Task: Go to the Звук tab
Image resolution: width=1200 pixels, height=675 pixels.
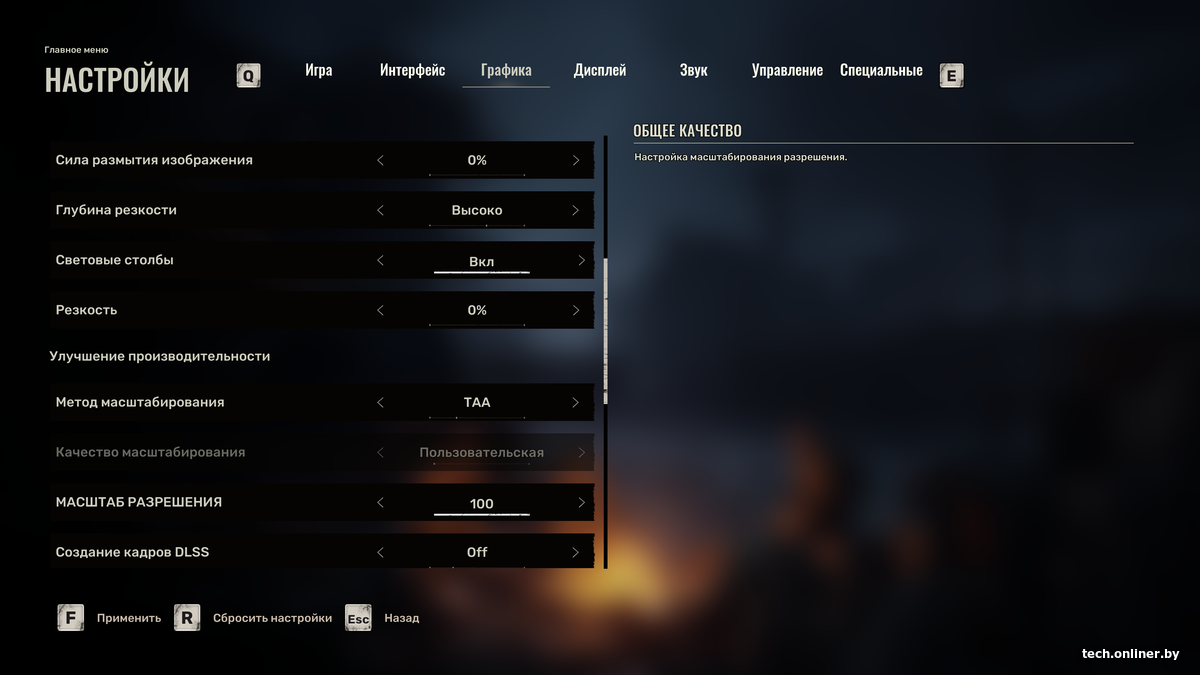Action: pyautogui.click(x=693, y=71)
